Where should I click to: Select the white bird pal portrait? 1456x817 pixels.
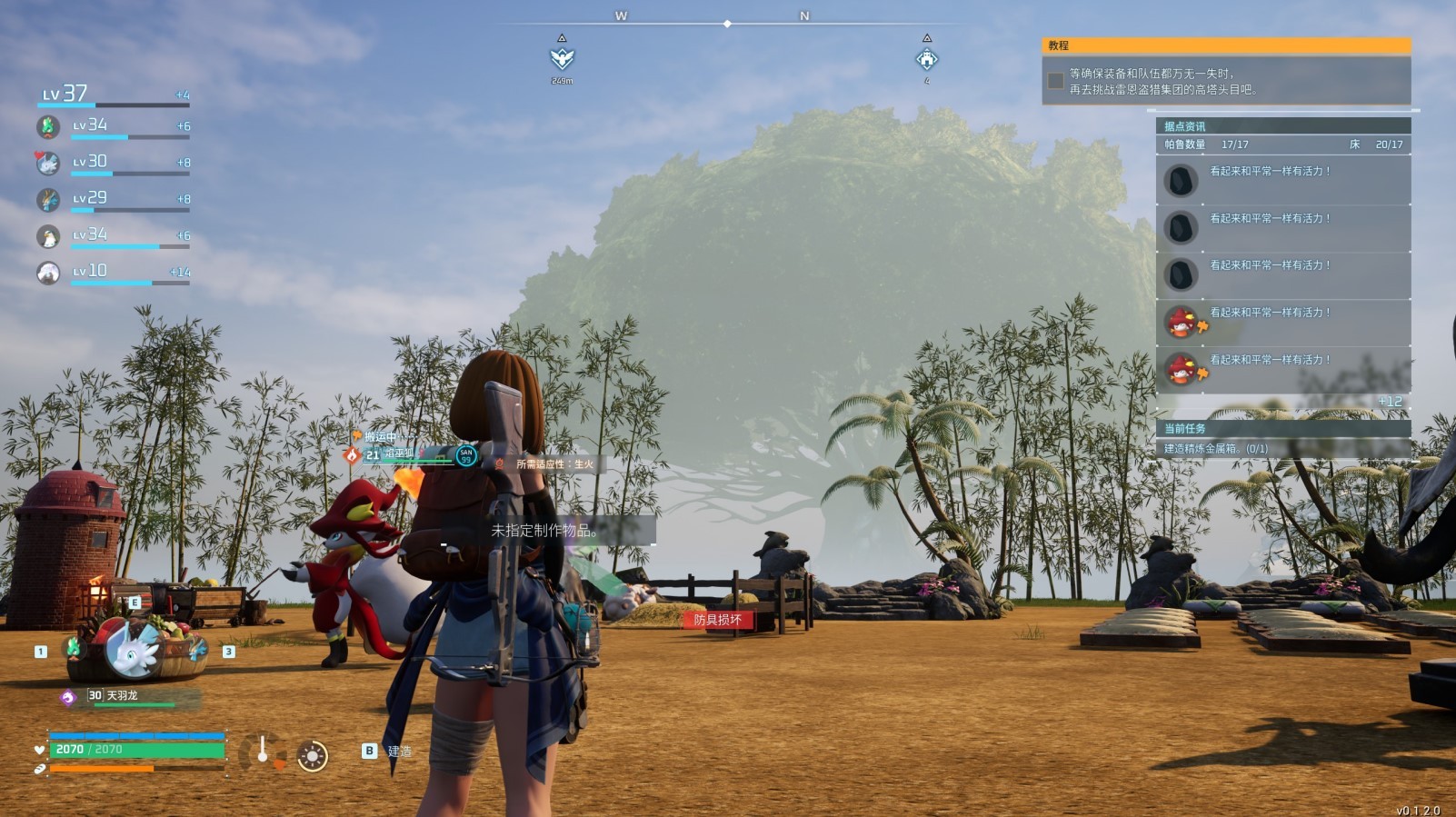48,236
